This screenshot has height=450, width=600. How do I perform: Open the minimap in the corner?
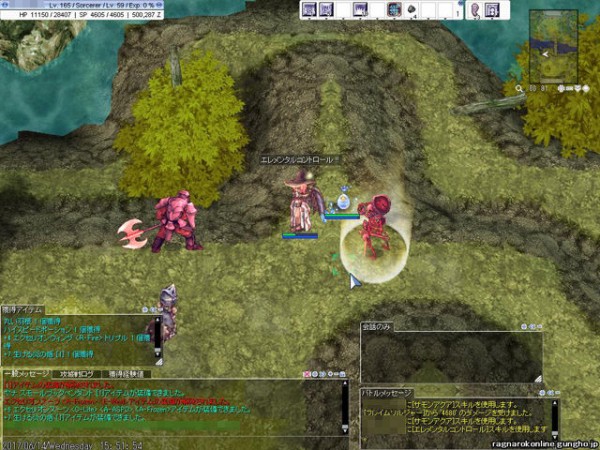[553, 45]
